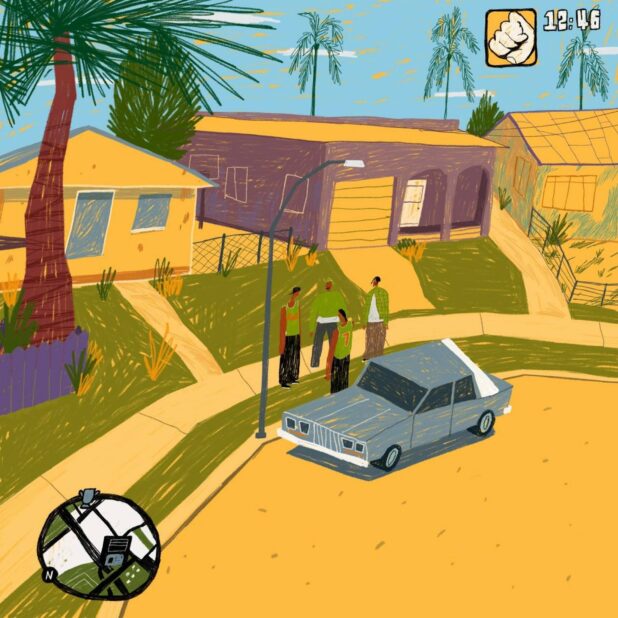This screenshot has width=618, height=618.
Task: Open the circular radar minimap
Action: (98, 545)
